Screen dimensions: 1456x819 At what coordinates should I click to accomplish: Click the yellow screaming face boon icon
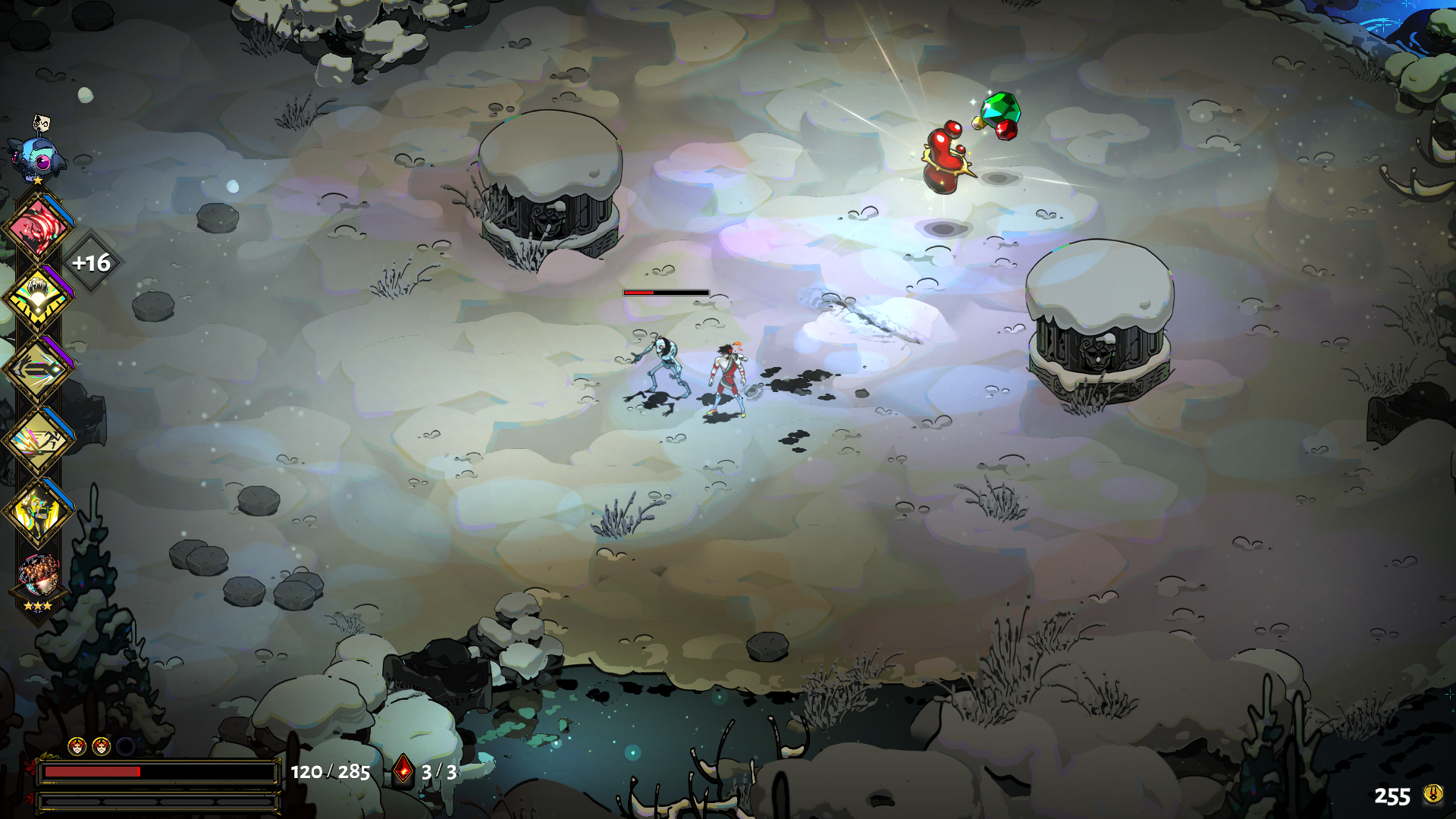click(38, 512)
